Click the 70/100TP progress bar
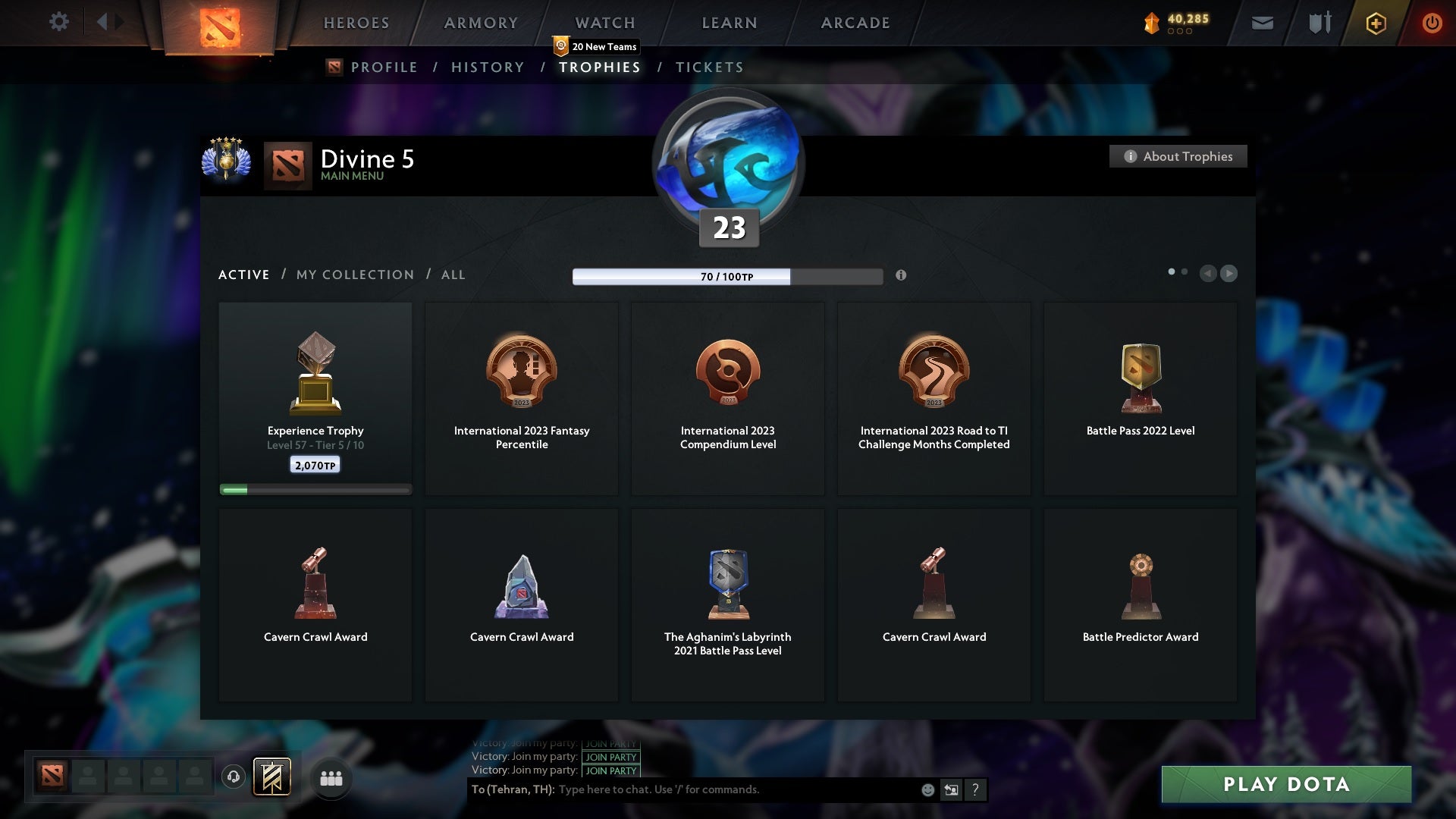Viewport: 1456px width, 819px height. coord(728,276)
